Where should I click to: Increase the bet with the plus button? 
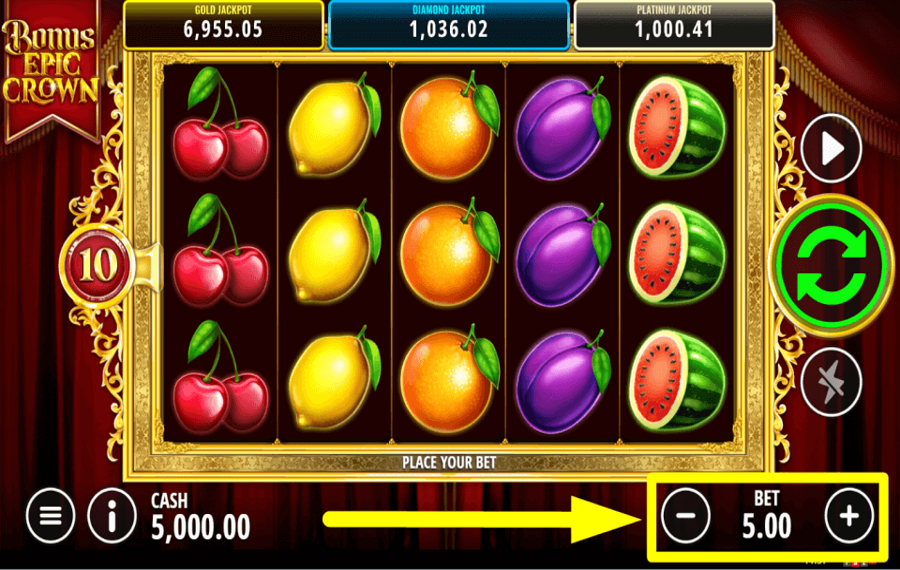[849, 516]
